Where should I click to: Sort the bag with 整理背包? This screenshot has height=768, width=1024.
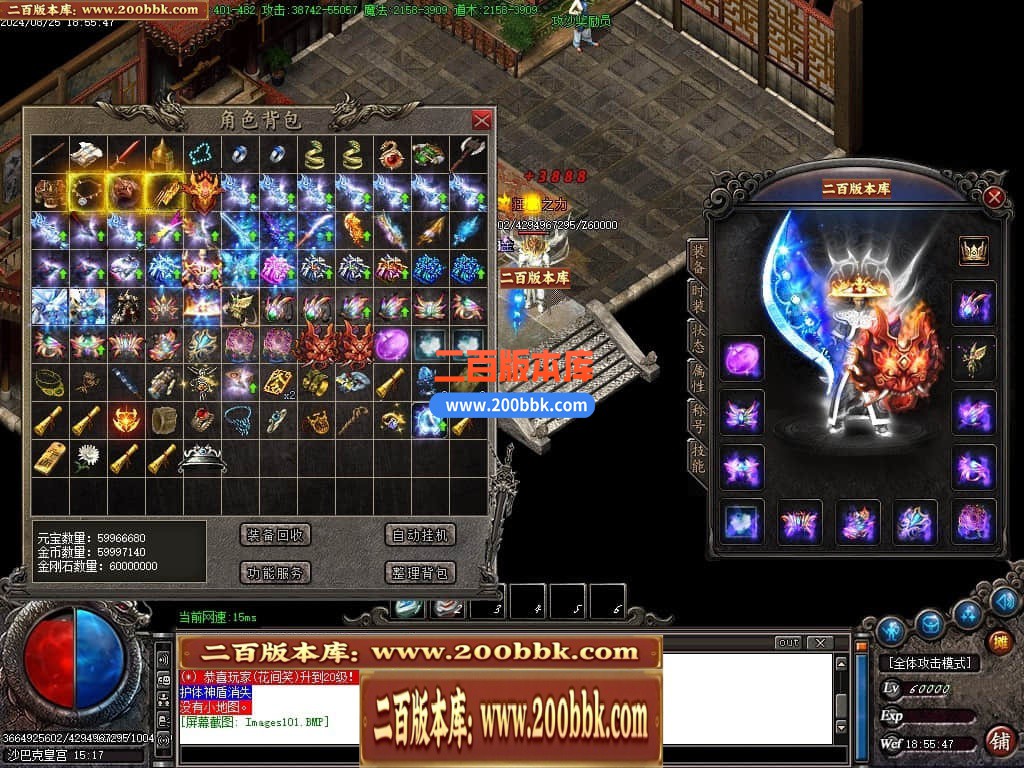(421, 573)
